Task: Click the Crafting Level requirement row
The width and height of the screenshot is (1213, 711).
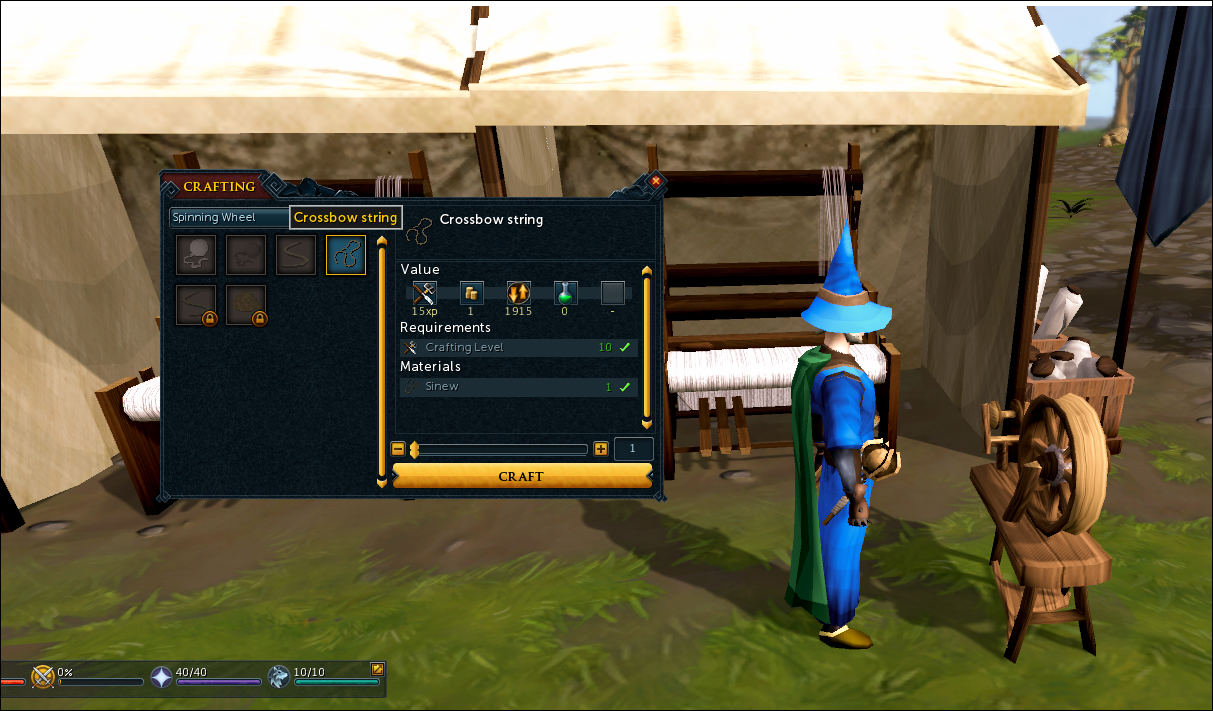Action: click(518, 347)
